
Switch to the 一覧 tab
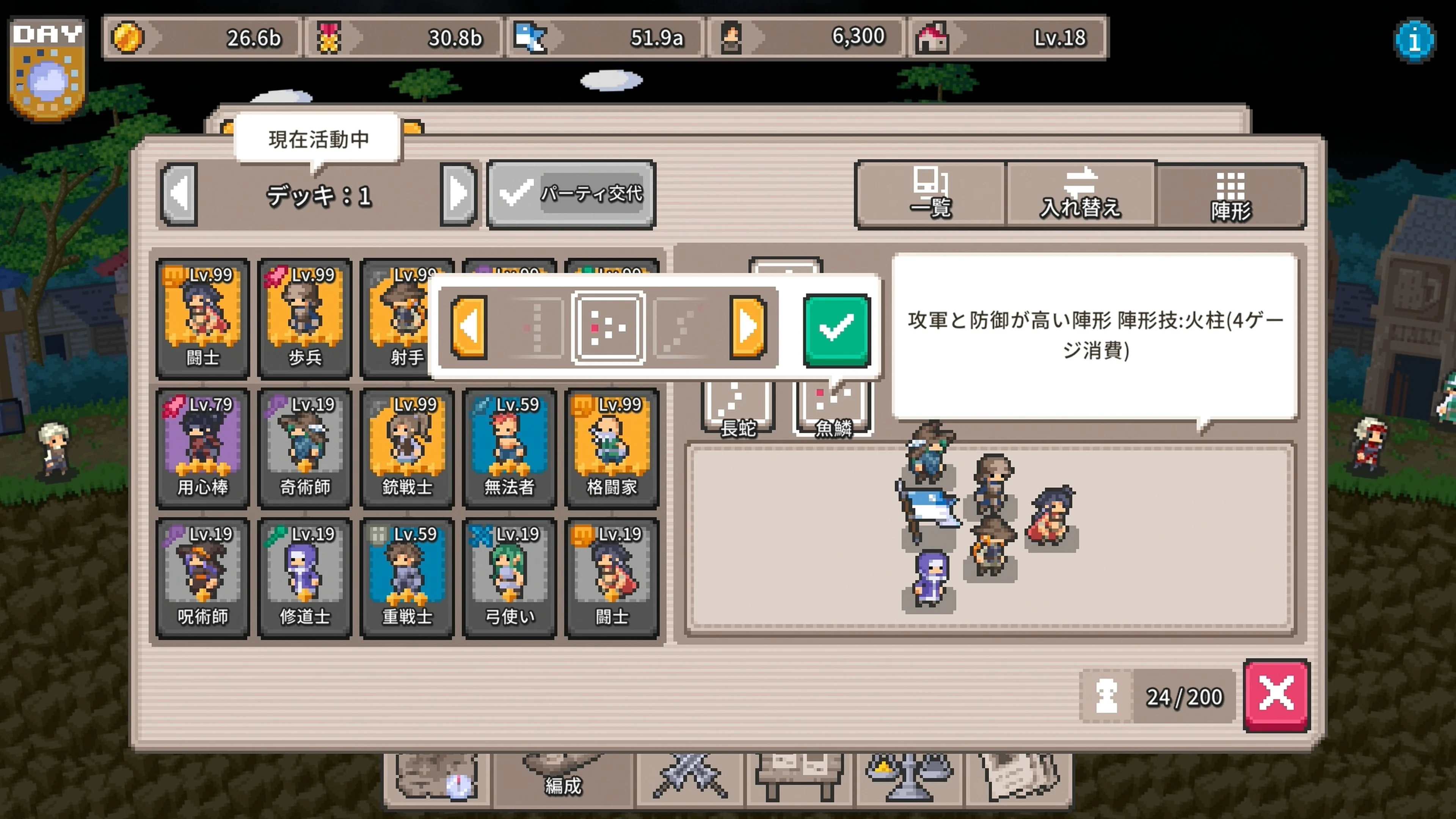point(932,195)
